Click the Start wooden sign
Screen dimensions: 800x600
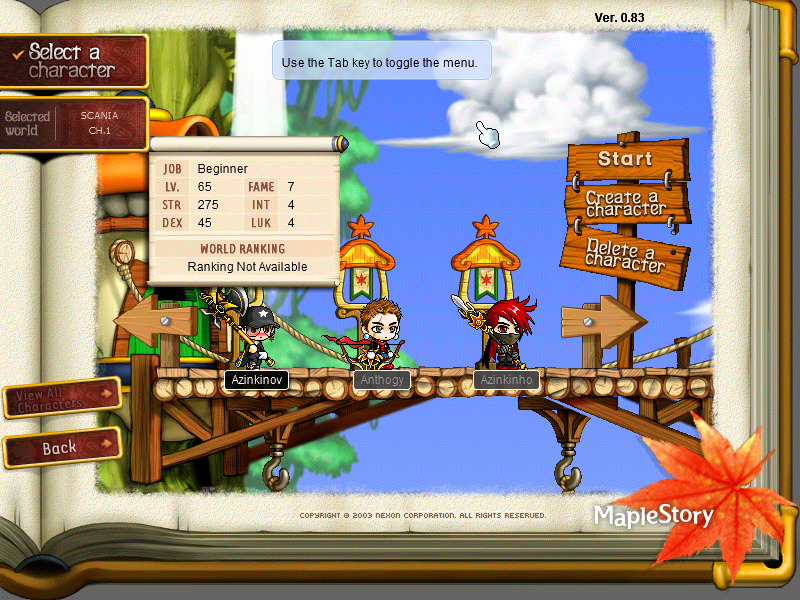pyautogui.click(x=626, y=159)
